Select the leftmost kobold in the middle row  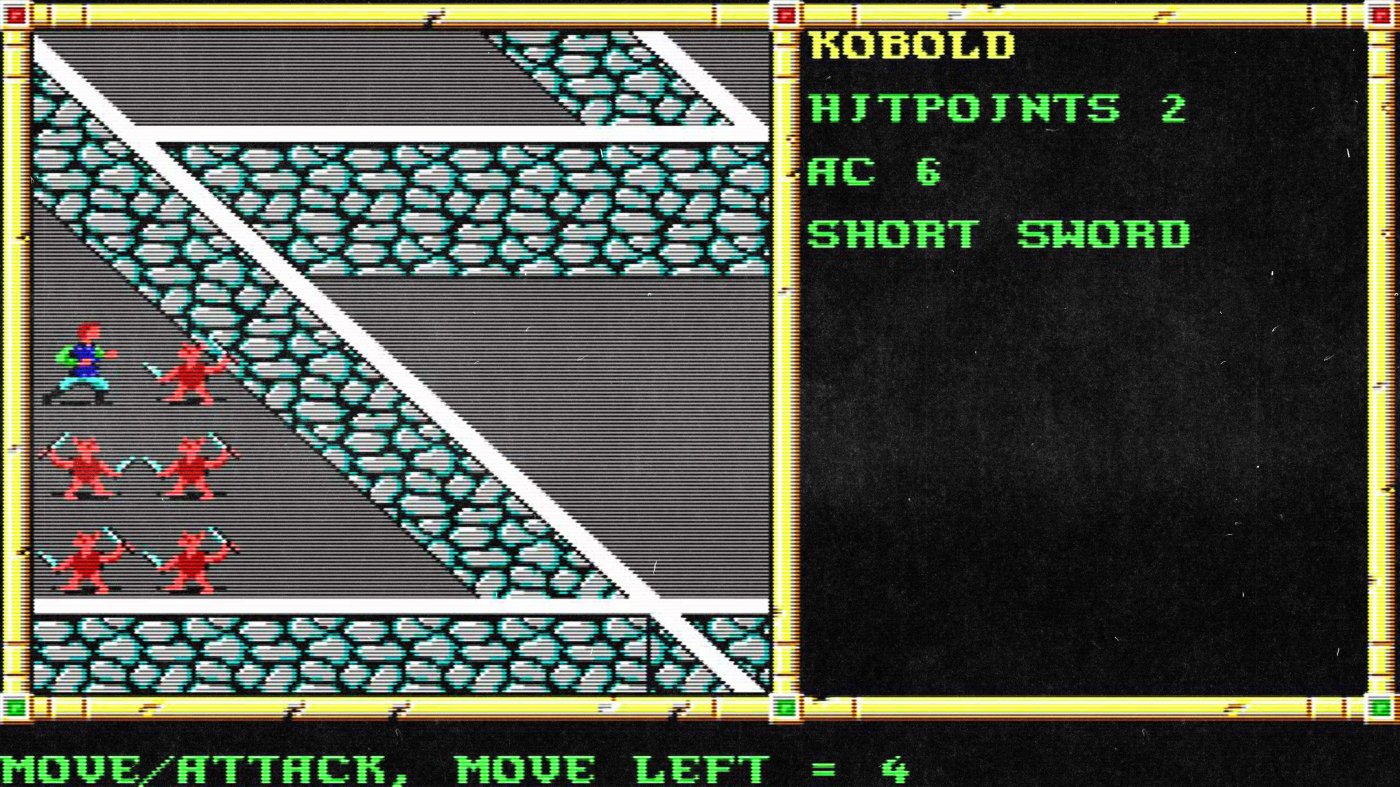coord(85,465)
